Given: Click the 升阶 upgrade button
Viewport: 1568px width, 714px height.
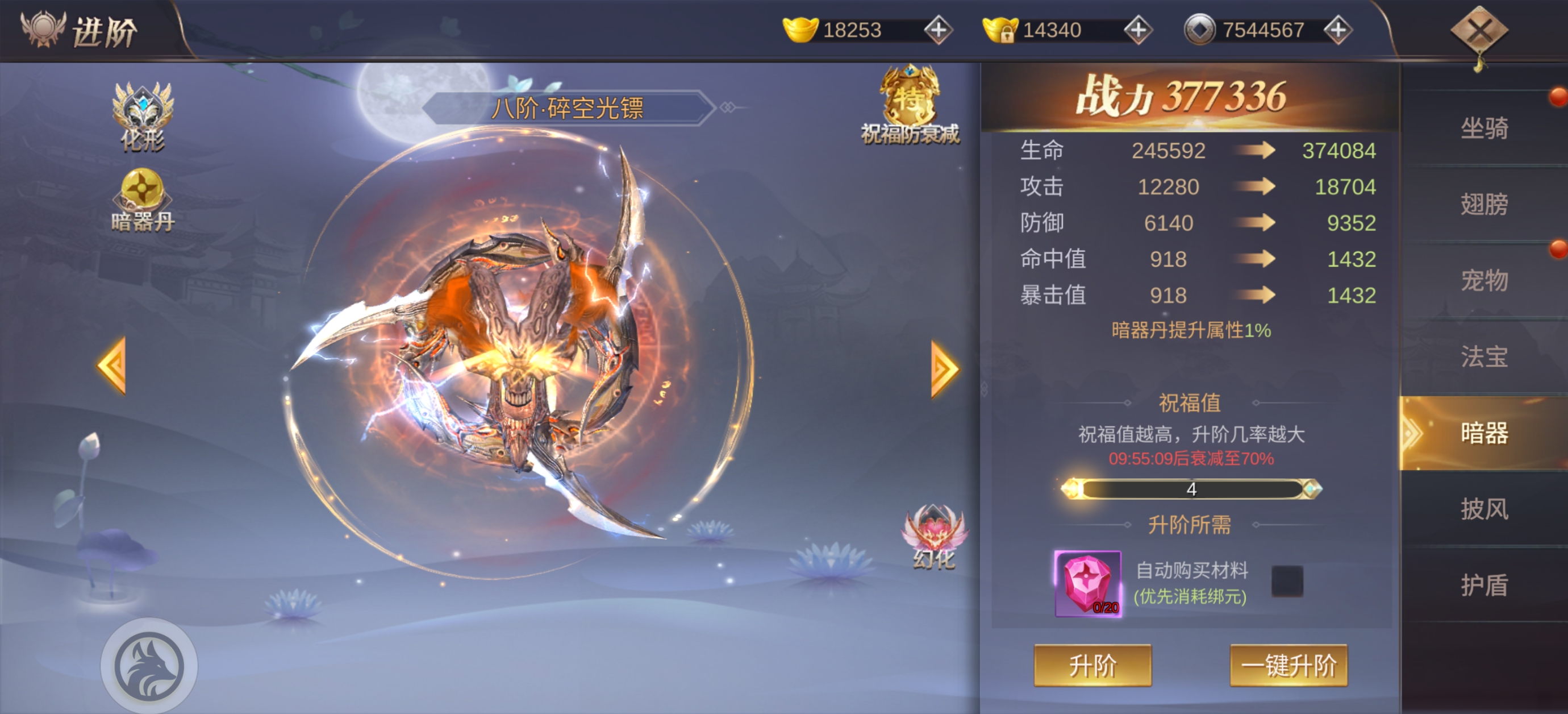Looking at the screenshot, I should coord(1092,665).
